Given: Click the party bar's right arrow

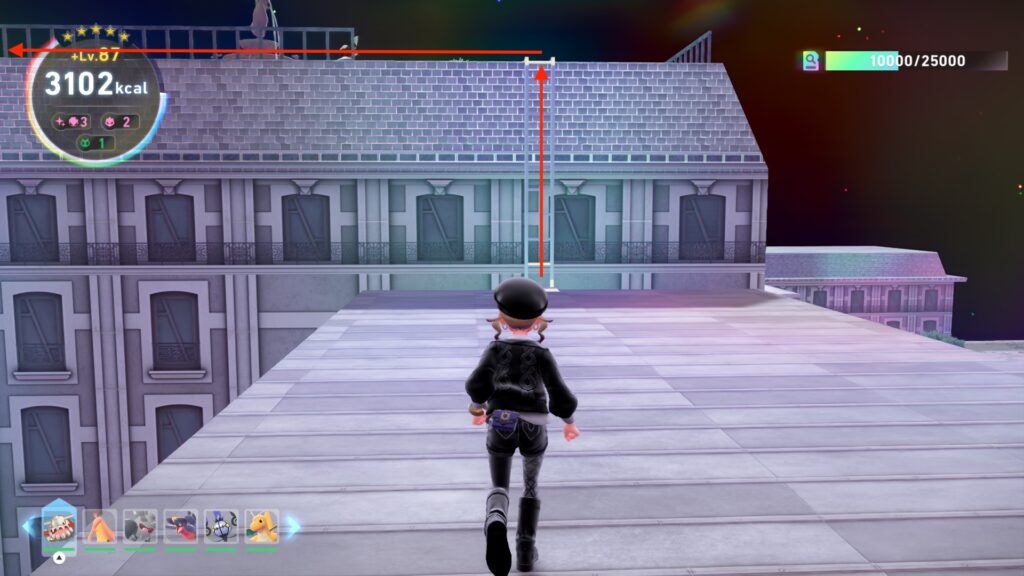Looking at the screenshot, I should (x=293, y=527).
